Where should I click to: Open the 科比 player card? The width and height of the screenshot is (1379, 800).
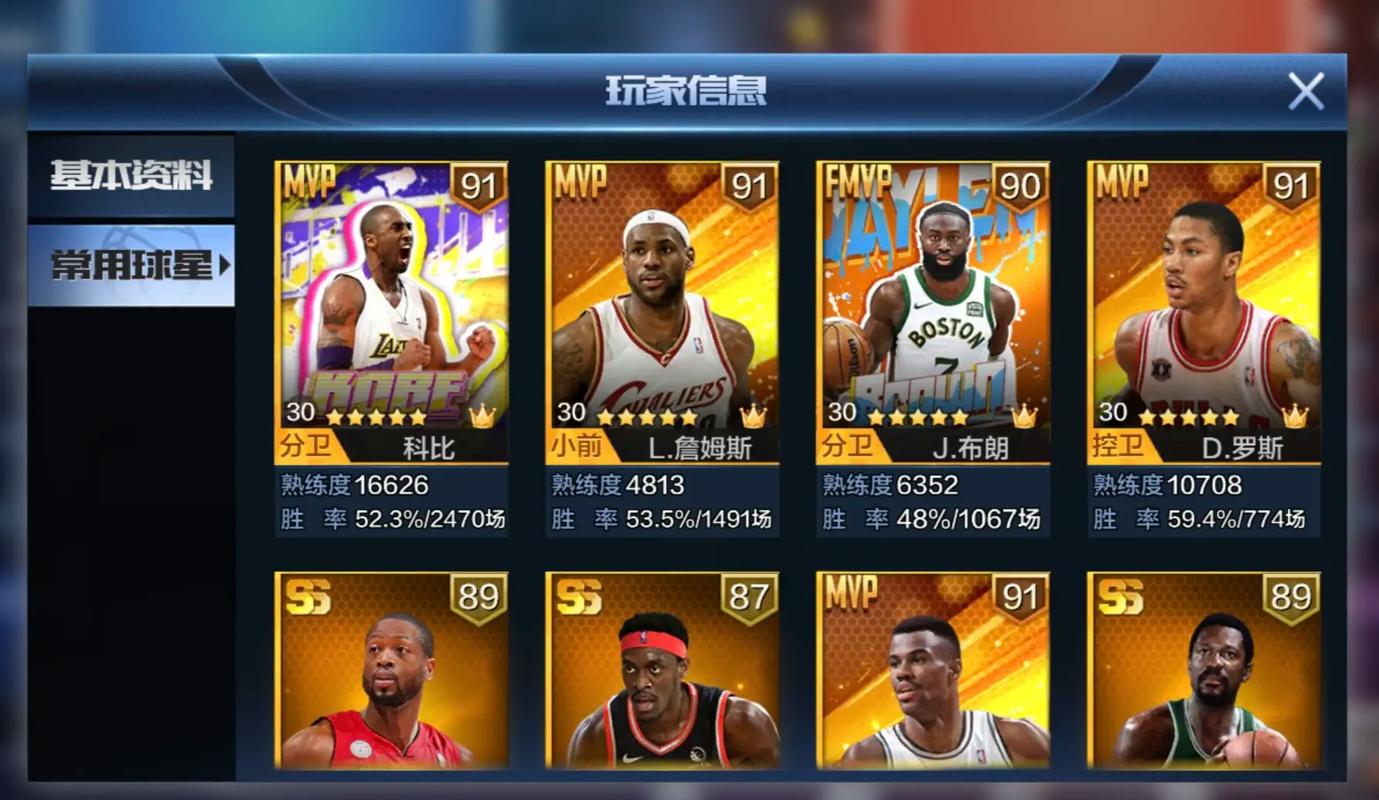[390, 300]
